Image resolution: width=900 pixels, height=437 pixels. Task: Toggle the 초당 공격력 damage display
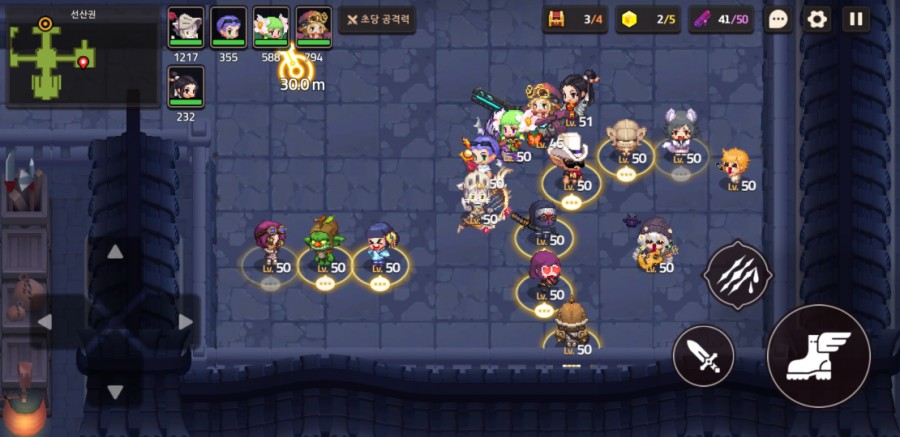coord(377,19)
